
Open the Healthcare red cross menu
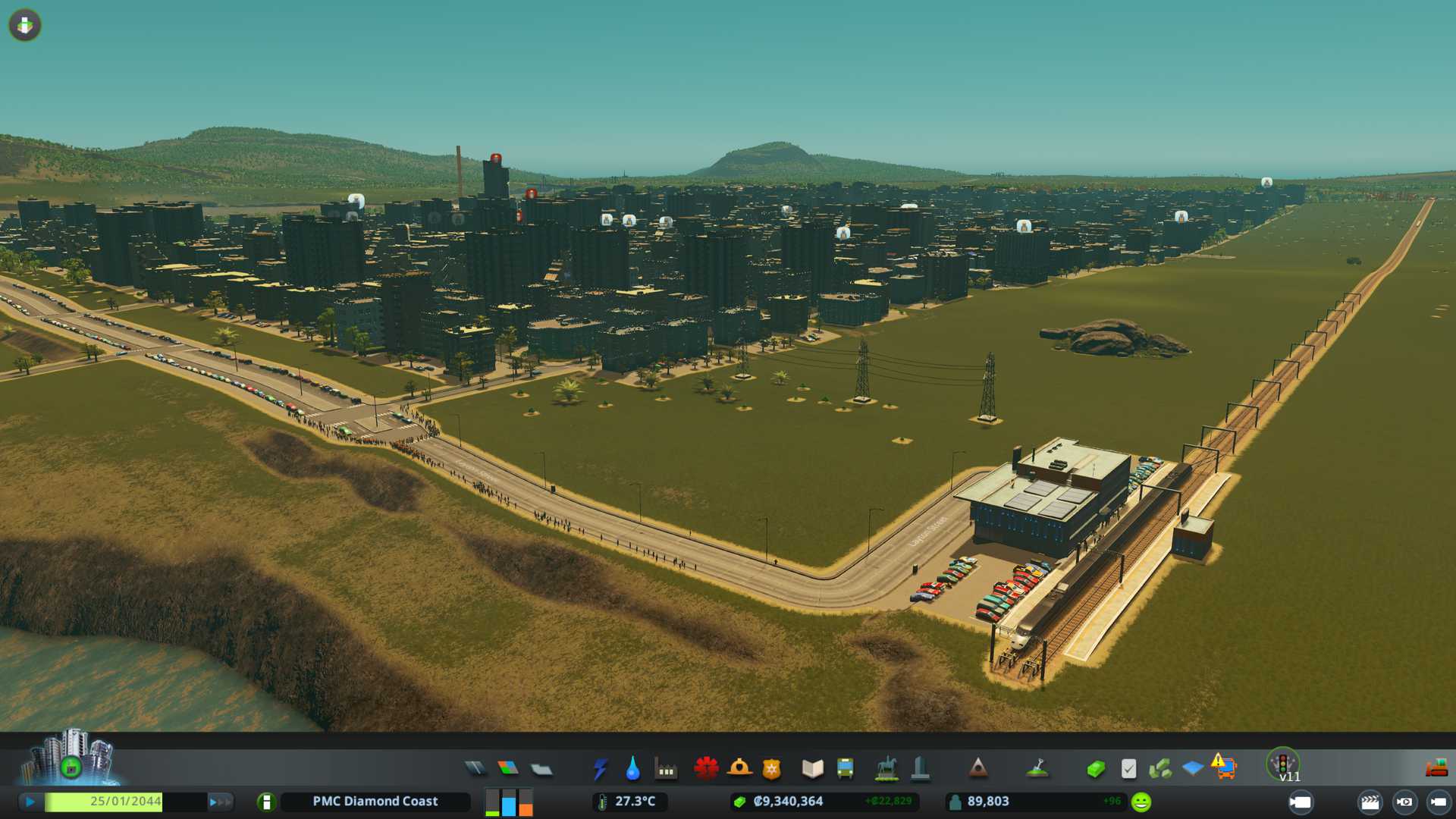click(x=706, y=769)
